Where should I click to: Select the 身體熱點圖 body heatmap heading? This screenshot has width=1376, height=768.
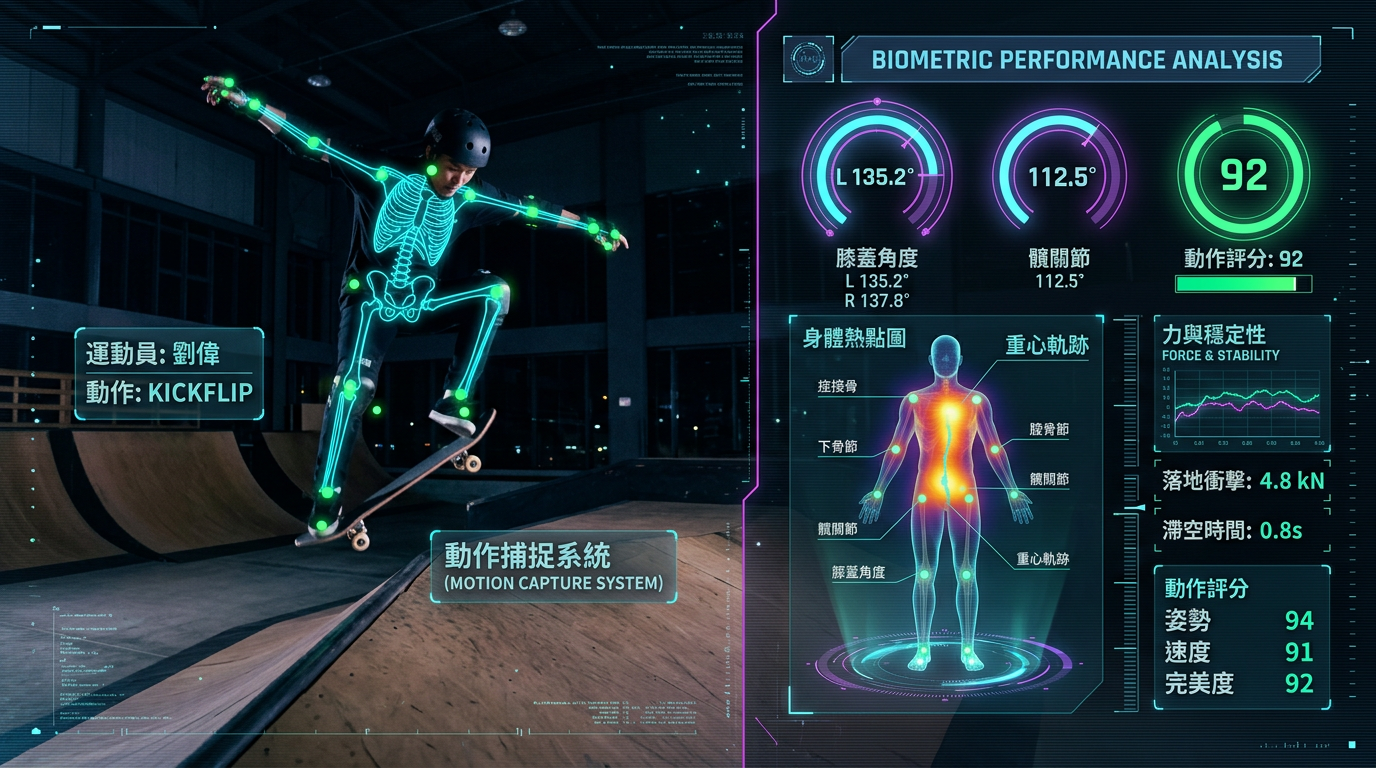pyautogui.click(x=854, y=338)
